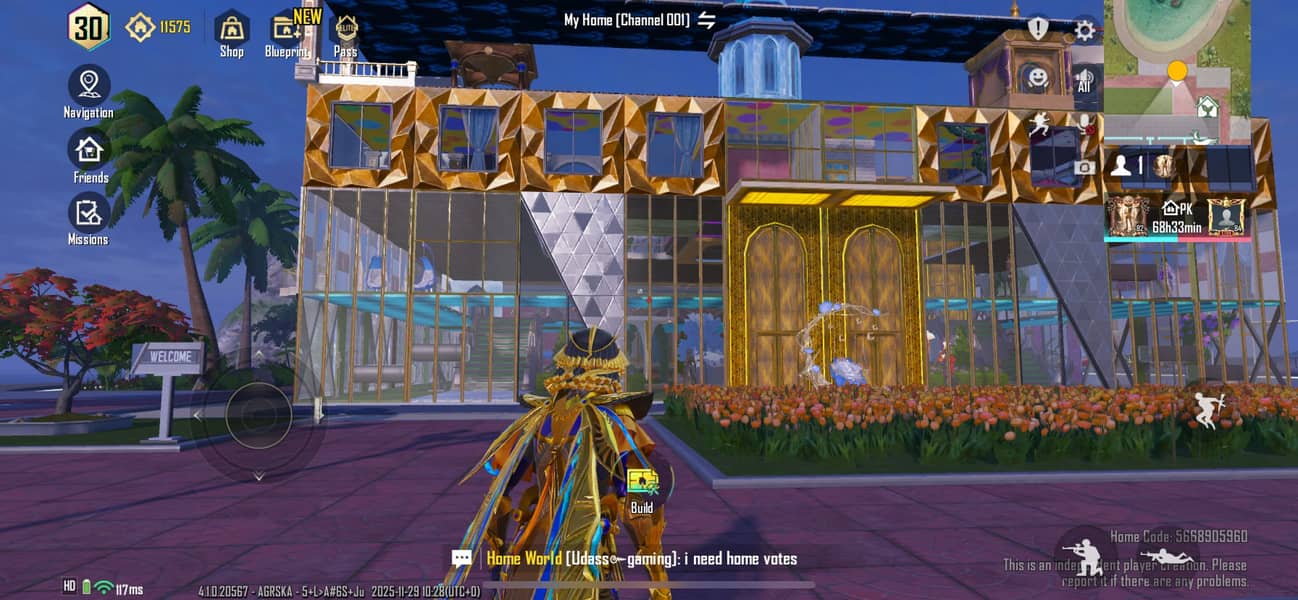Toggle the All voice speaker

1084,79
